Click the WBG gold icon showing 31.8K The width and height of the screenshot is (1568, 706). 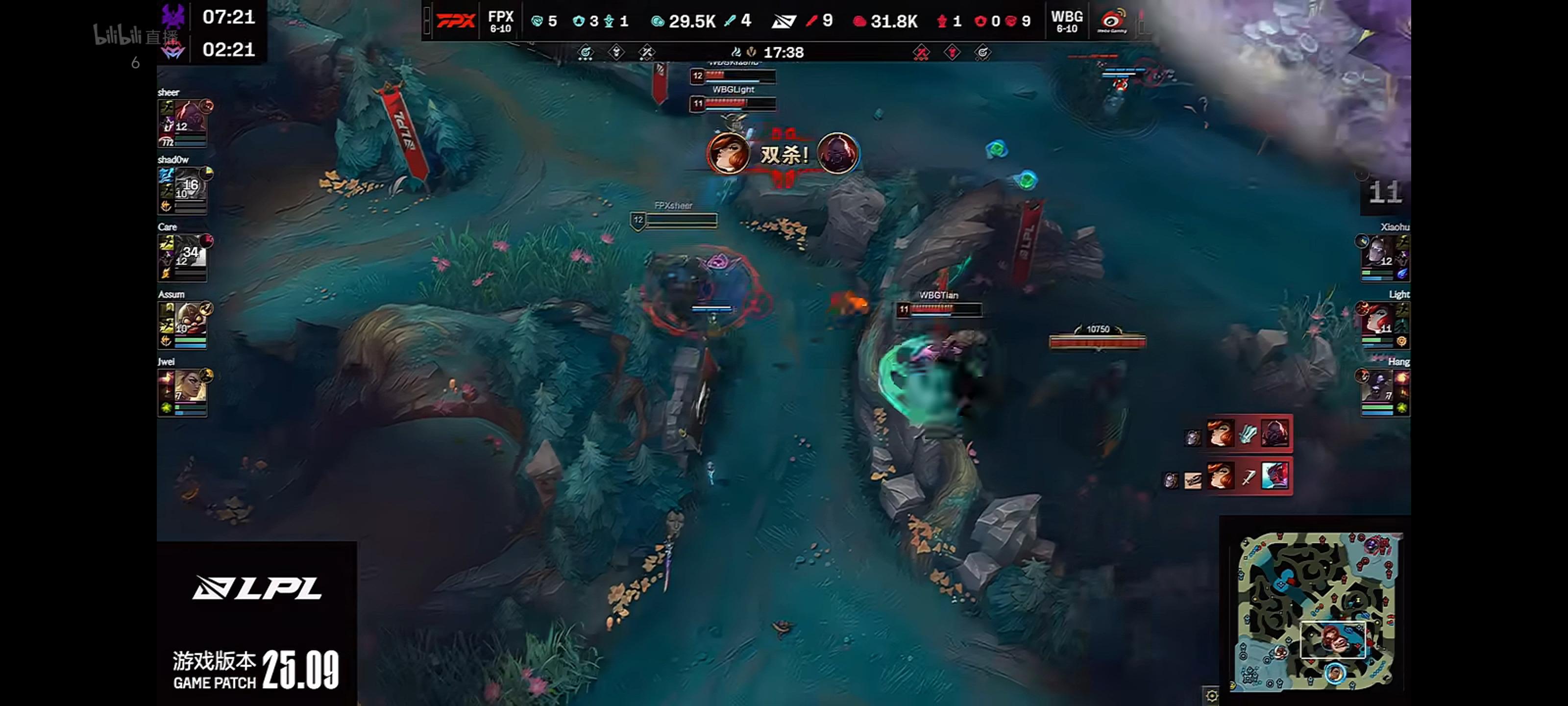tap(859, 21)
